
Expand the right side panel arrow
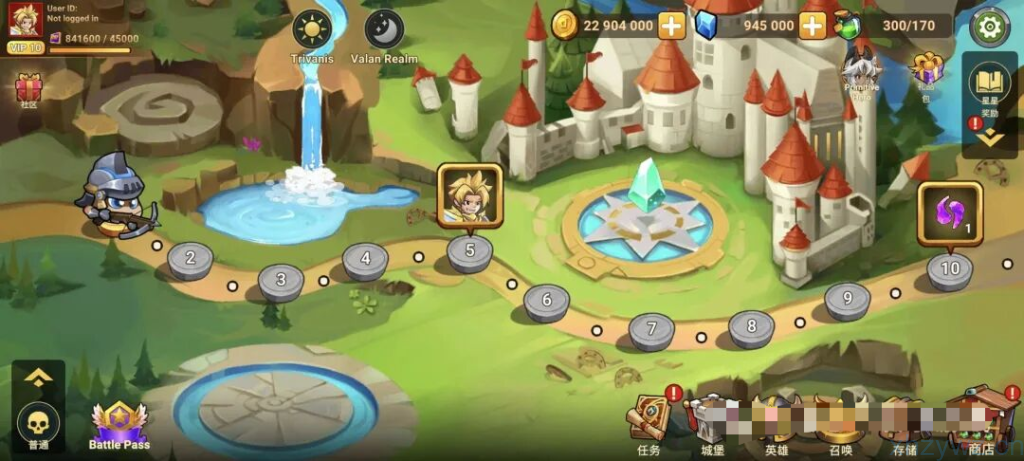coord(990,139)
